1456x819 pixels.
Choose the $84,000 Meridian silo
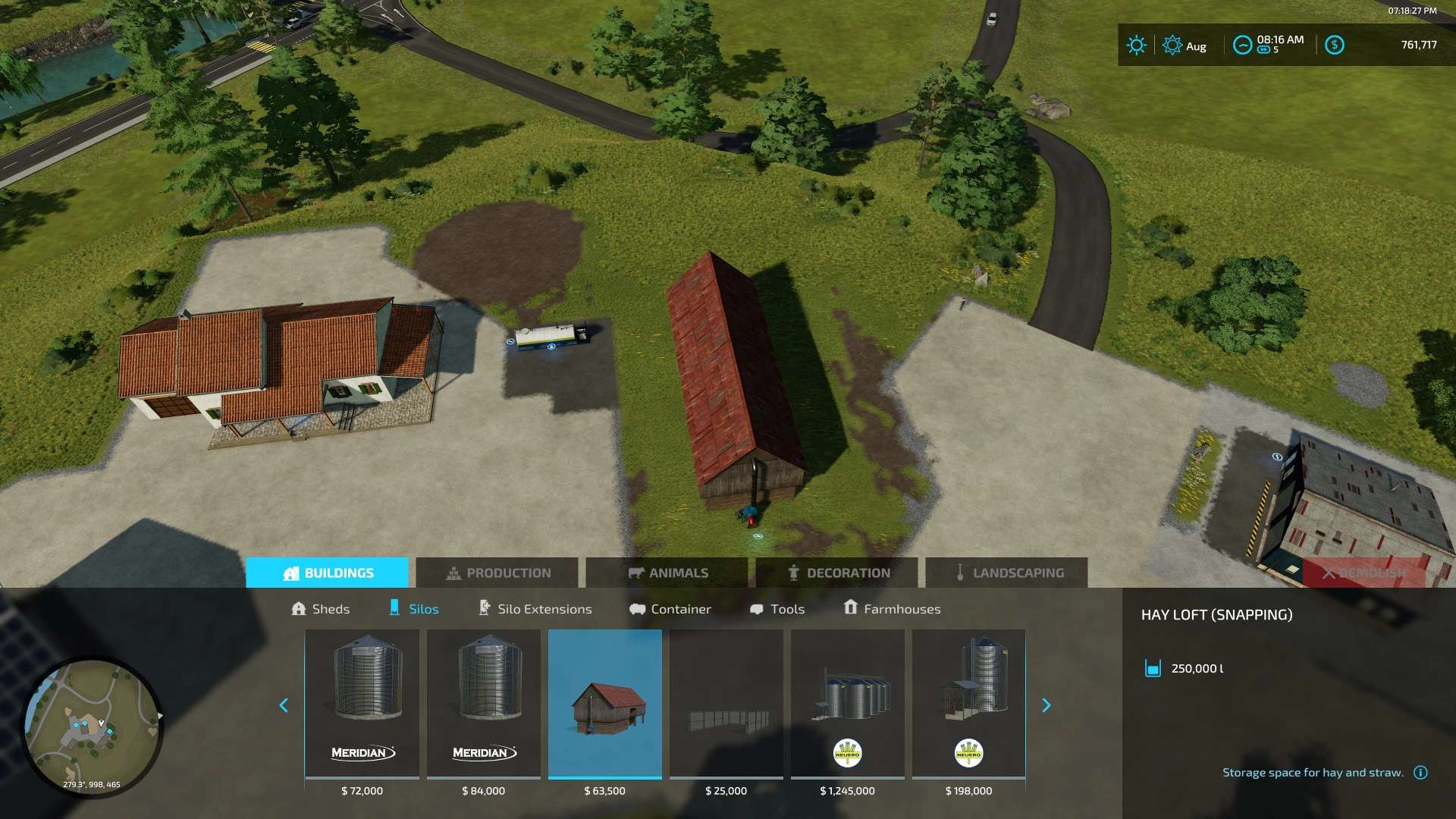pyautogui.click(x=484, y=704)
